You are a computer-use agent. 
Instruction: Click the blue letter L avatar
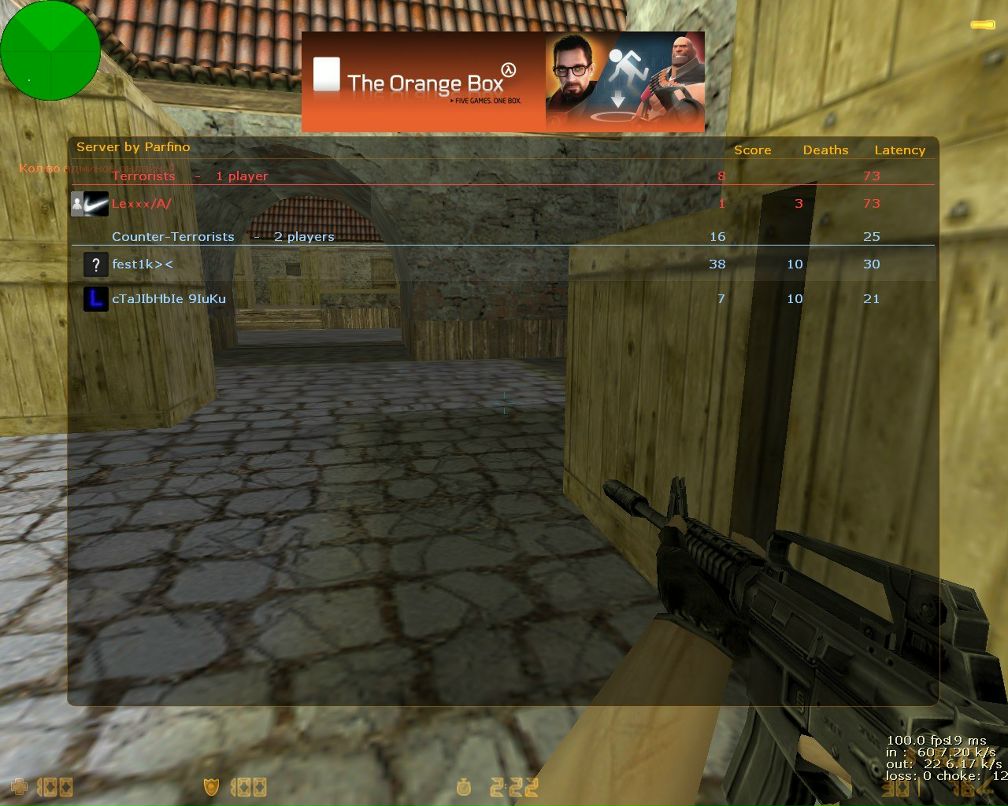[96, 298]
